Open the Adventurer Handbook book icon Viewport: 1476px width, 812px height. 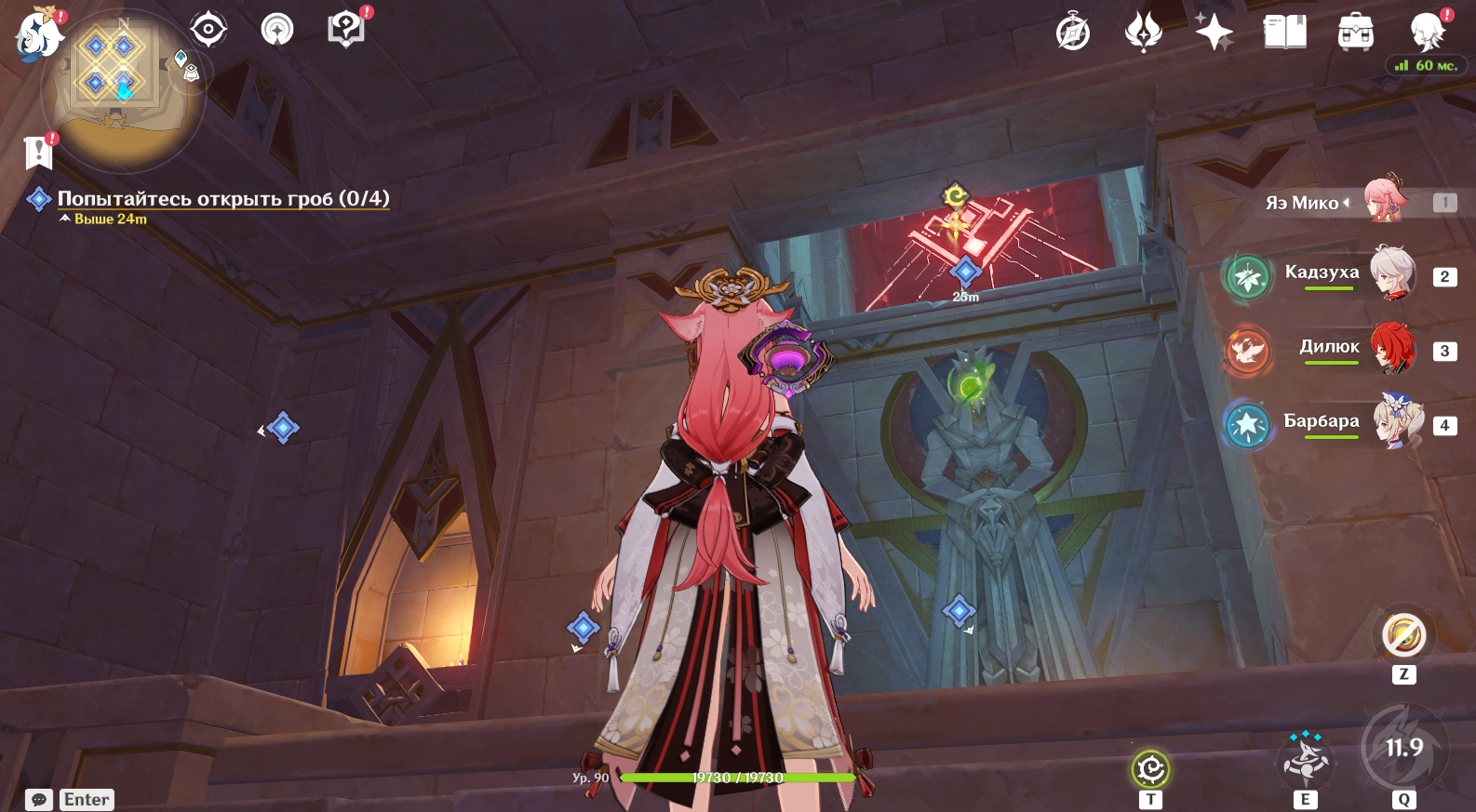pos(1284,33)
